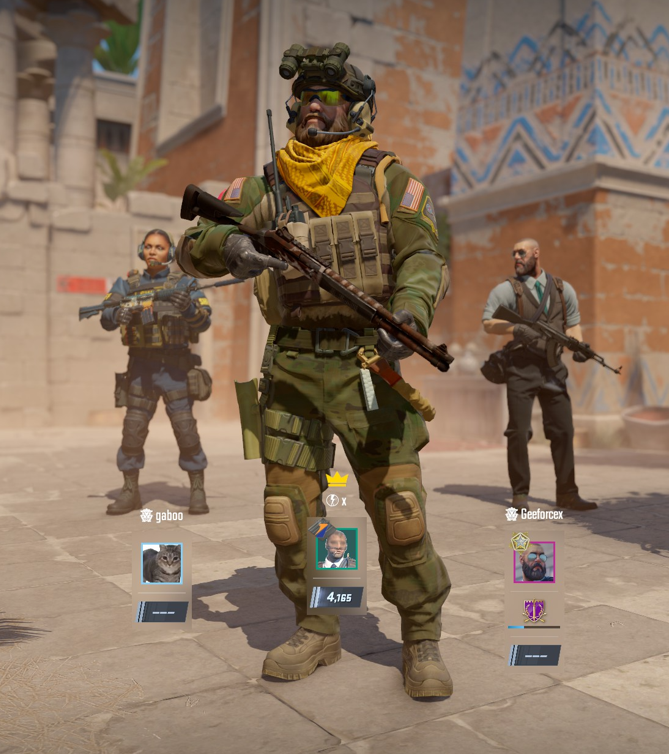
Task: Open gaboo's cat avatar profile
Action: pos(161,563)
